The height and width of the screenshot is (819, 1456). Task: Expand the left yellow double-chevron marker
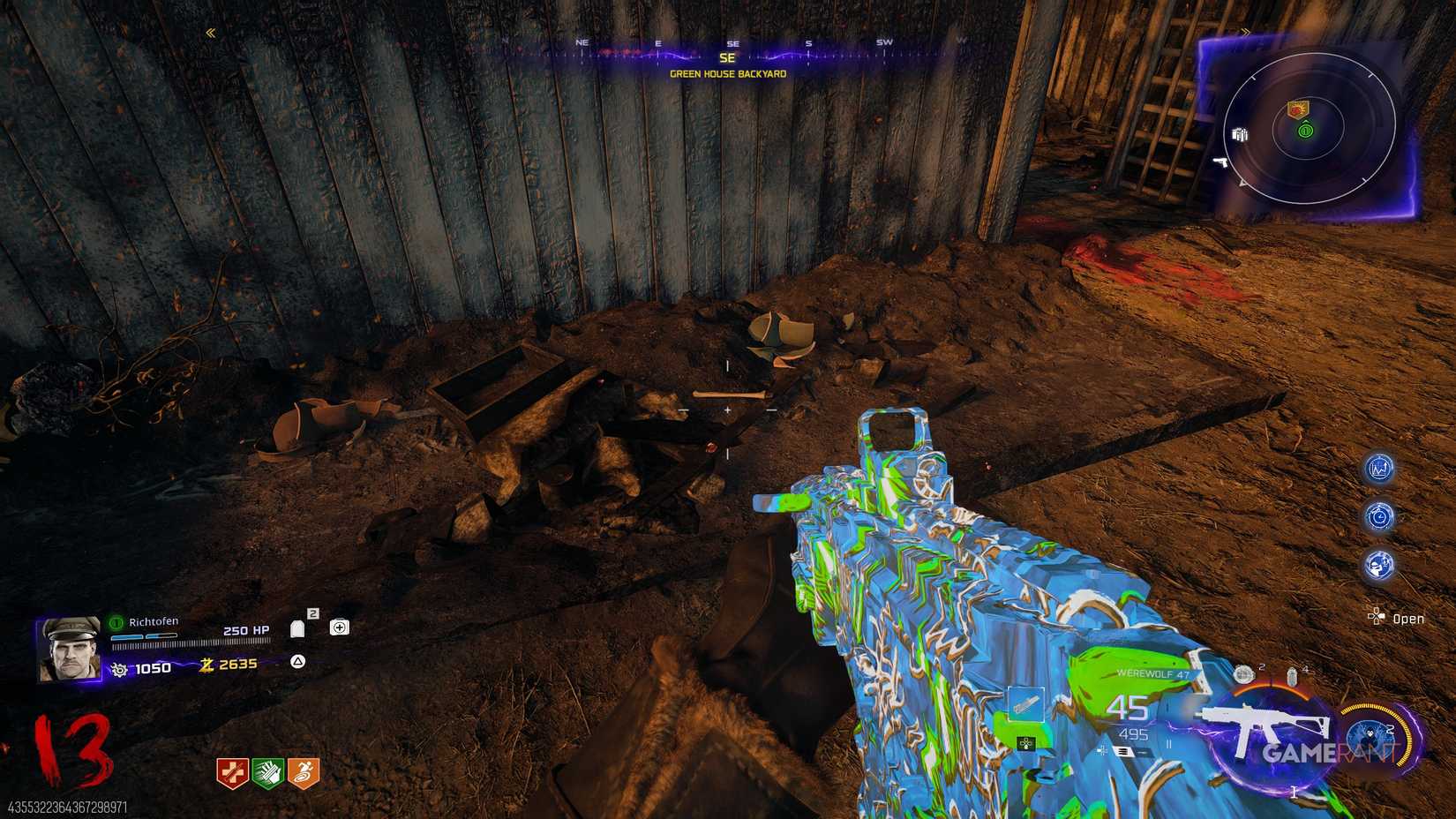[210, 34]
